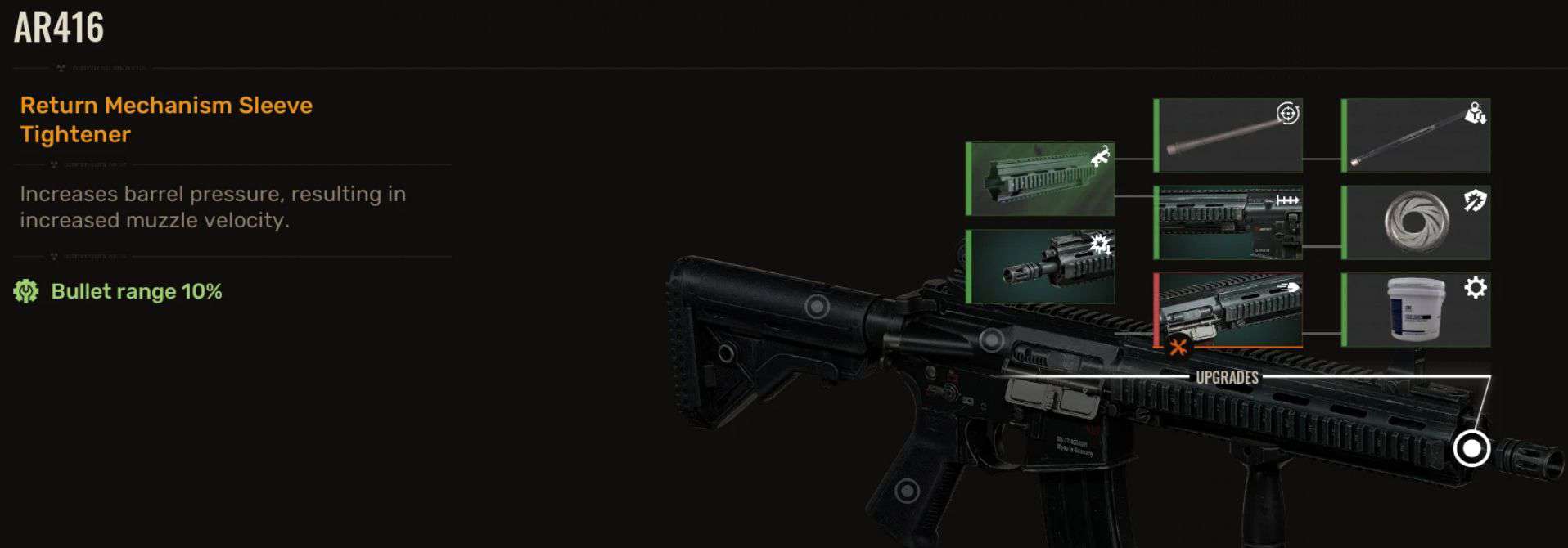Choose the flash hider muzzle upgrade
Screen dimensions: 1568x548
[x=1040, y=267]
